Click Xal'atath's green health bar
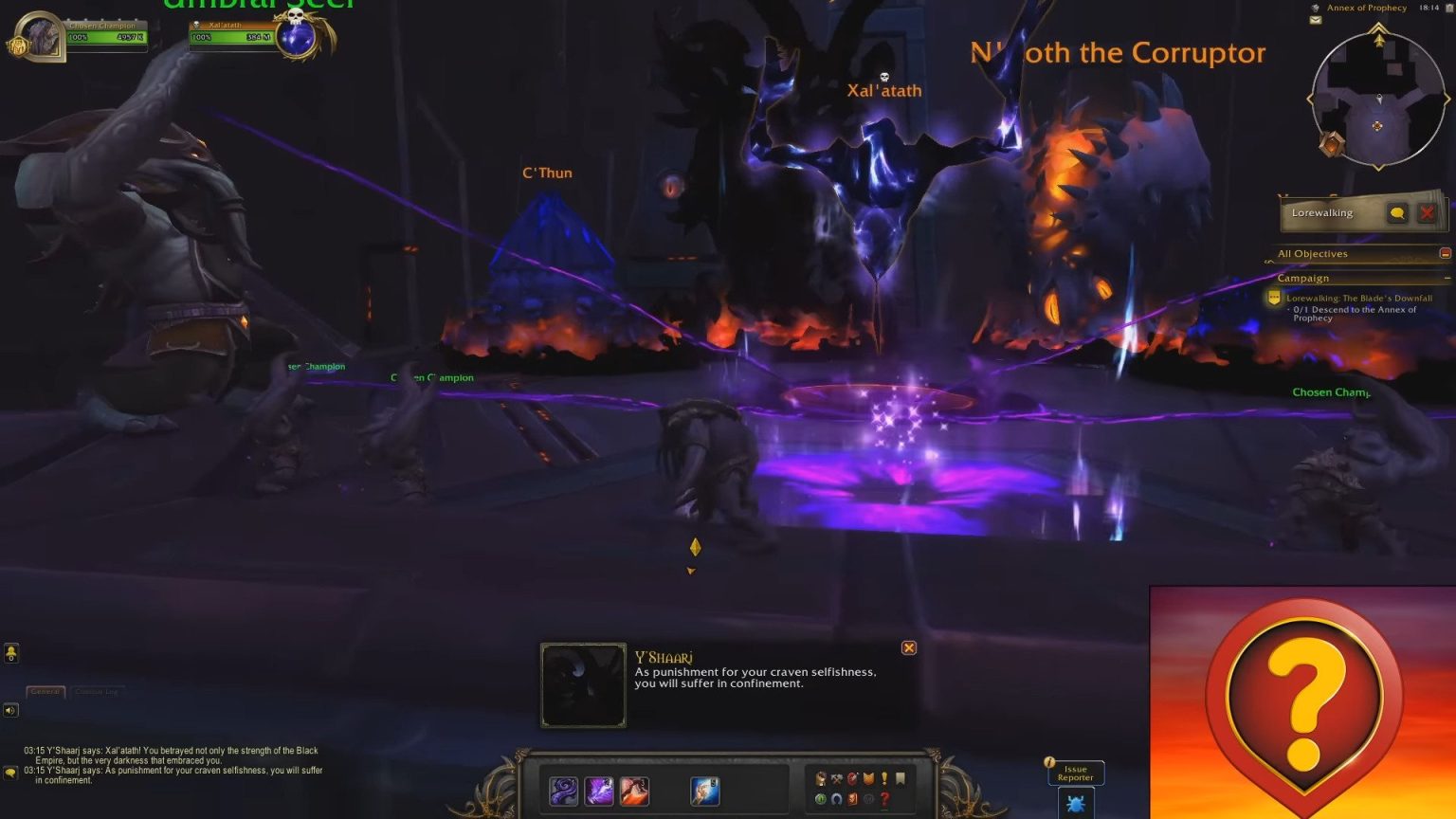1456x819 pixels. tap(230, 36)
